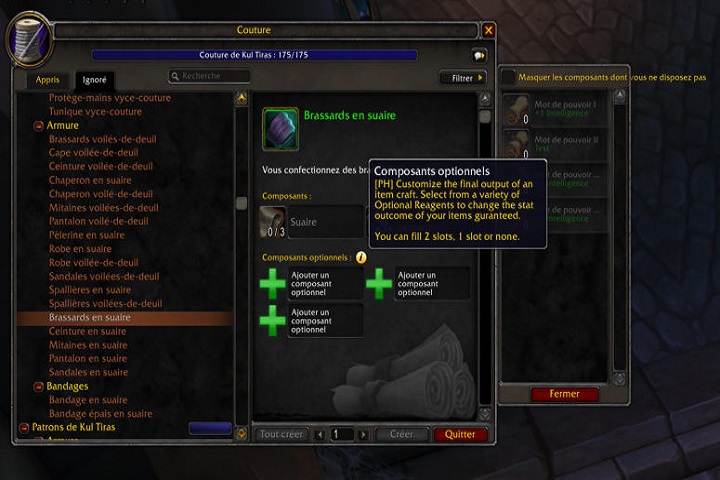Click the red Fermer button

[x=564, y=394]
